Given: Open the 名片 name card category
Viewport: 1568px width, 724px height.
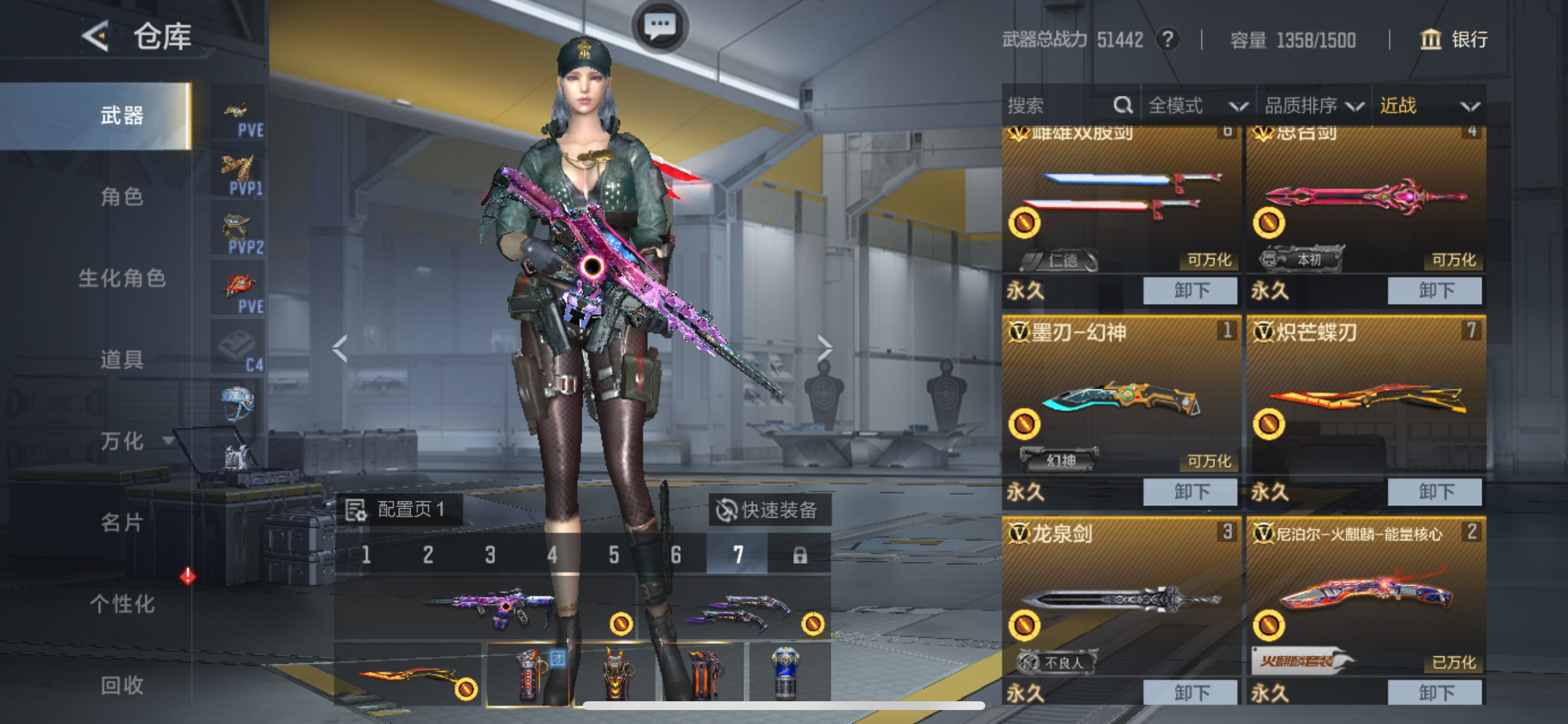Looking at the screenshot, I should pos(121,522).
